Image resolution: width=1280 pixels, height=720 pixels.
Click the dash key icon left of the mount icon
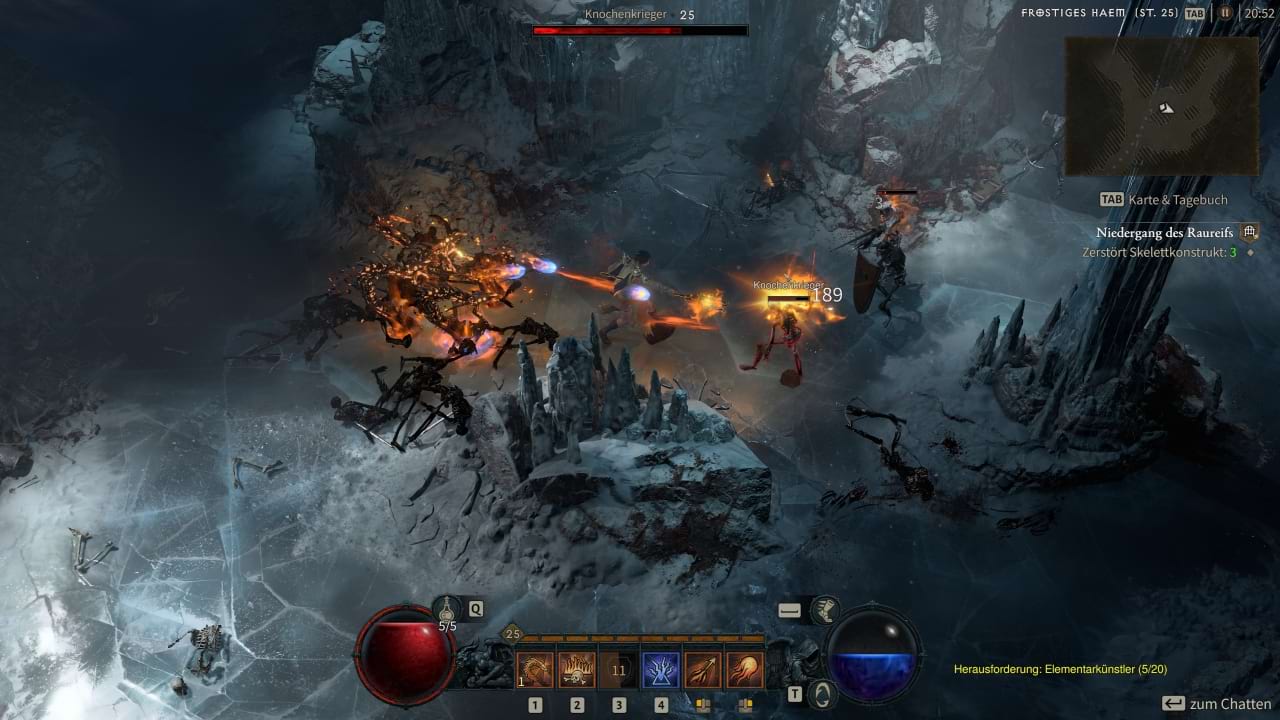pos(788,610)
